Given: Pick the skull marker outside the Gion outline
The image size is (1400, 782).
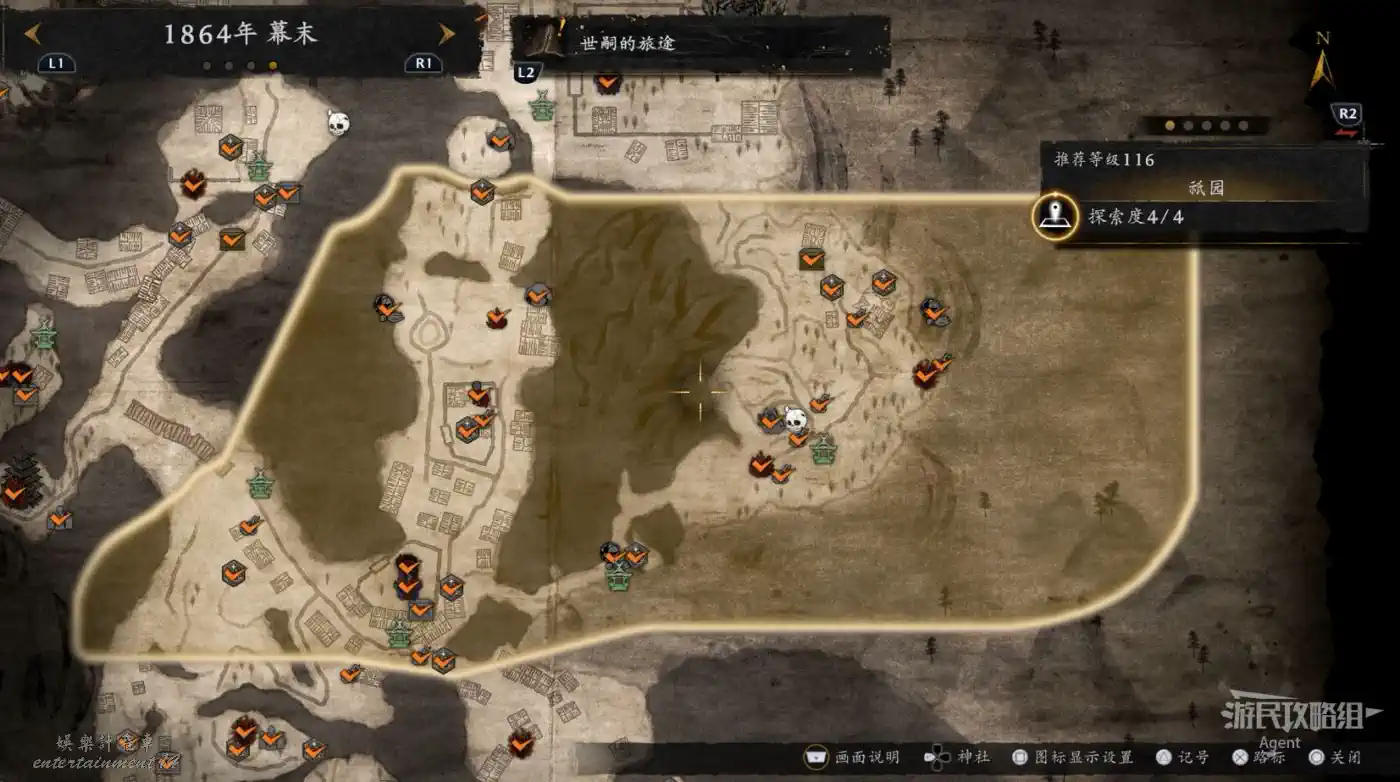Looking at the screenshot, I should (x=338, y=123).
